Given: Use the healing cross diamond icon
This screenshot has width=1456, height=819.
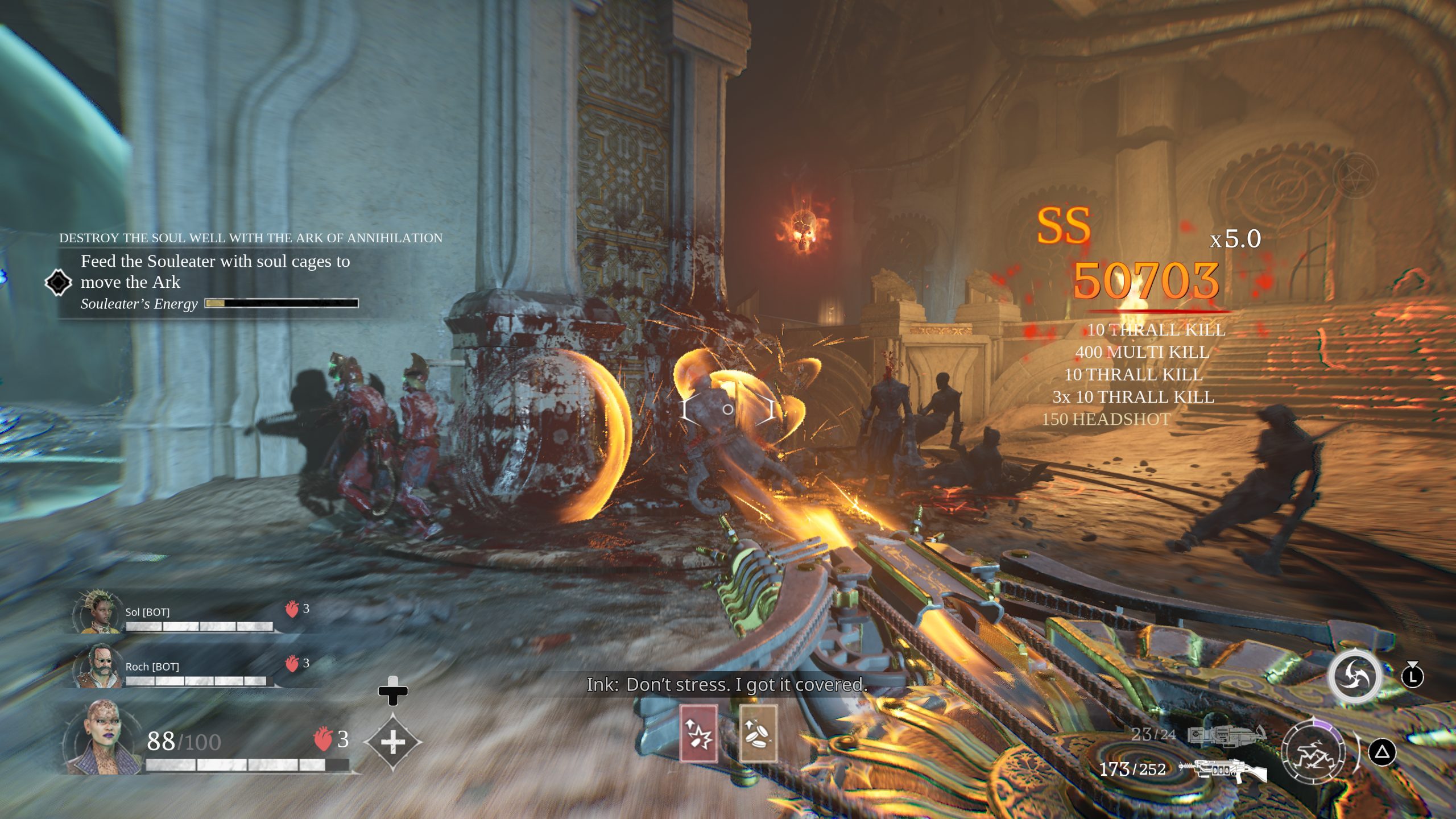Looking at the screenshot, I should pyautogui.click(x=392, y=742).
